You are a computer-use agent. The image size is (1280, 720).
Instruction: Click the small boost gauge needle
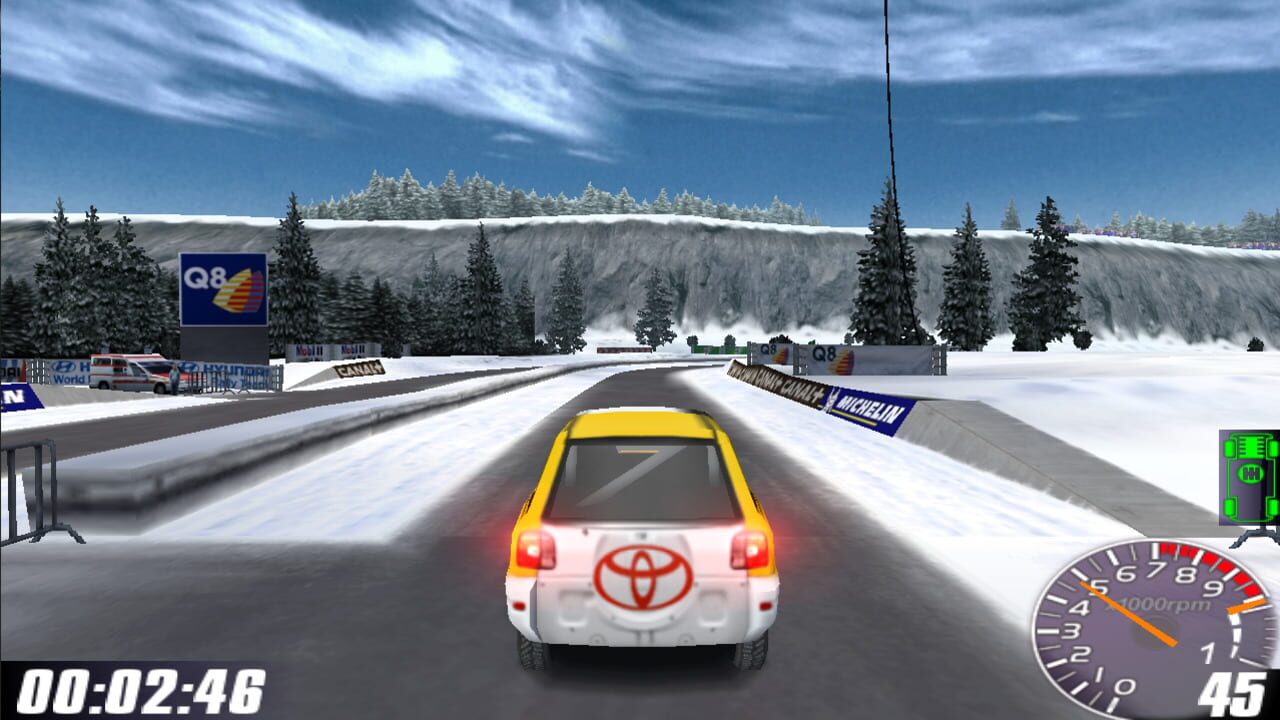[x=1246, y=604]
